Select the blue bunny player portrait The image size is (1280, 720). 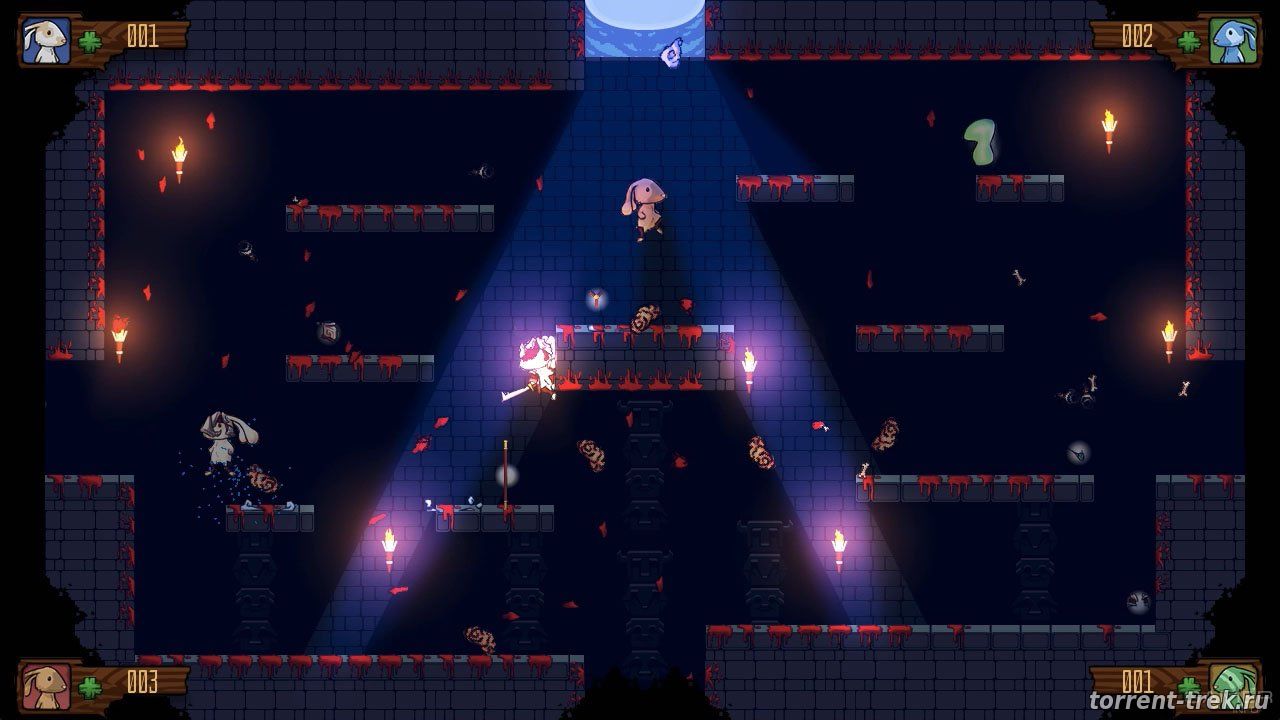(1232, 40)
